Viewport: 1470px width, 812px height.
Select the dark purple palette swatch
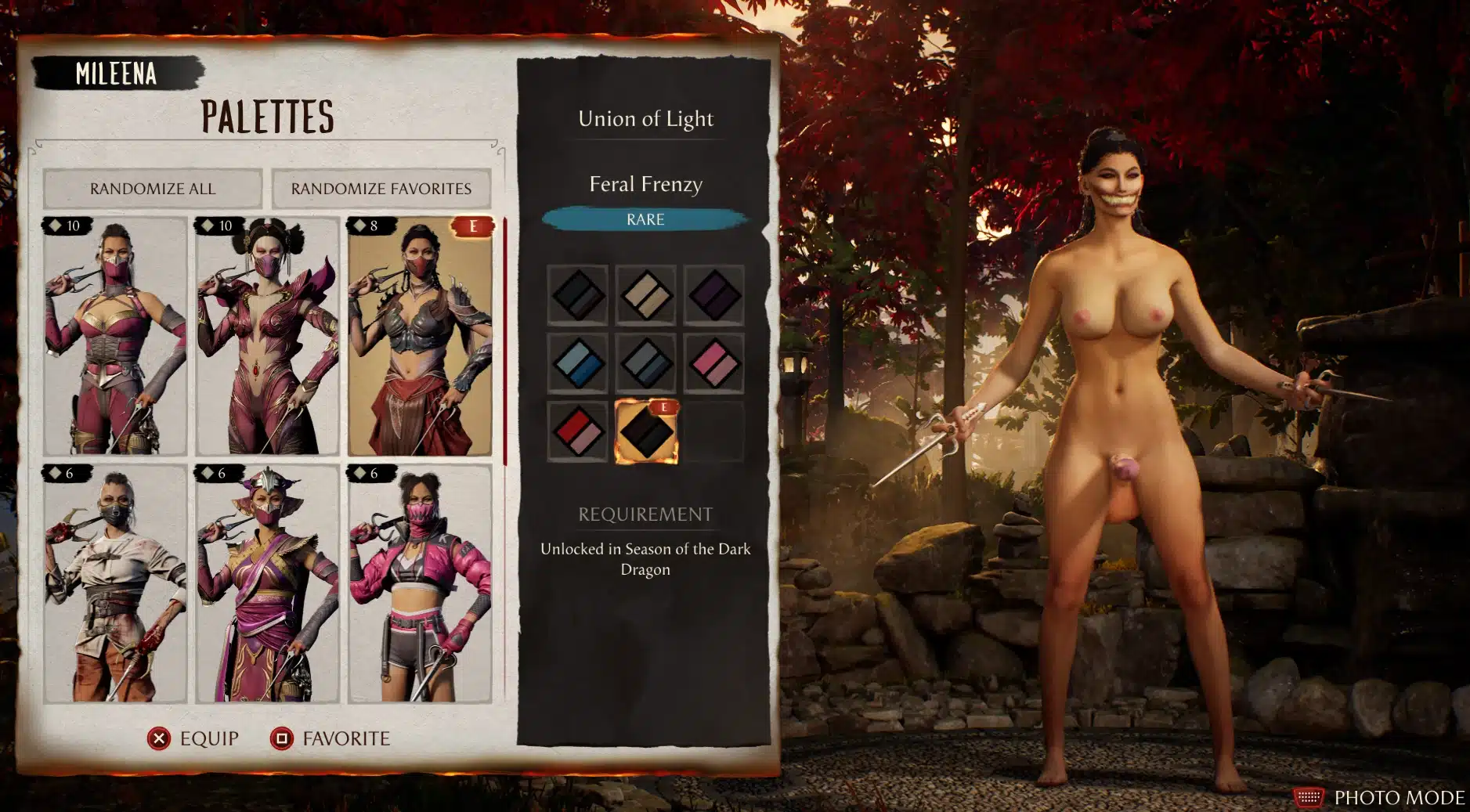[x=713, y=295]
